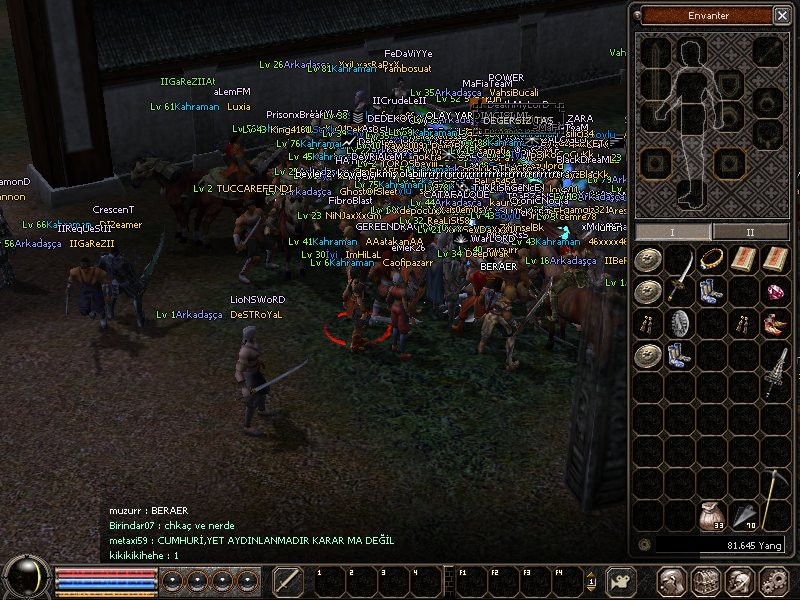This screenshot has width=800, height=600.
Task: Select inventory page I tab
Action: (673, 232)
